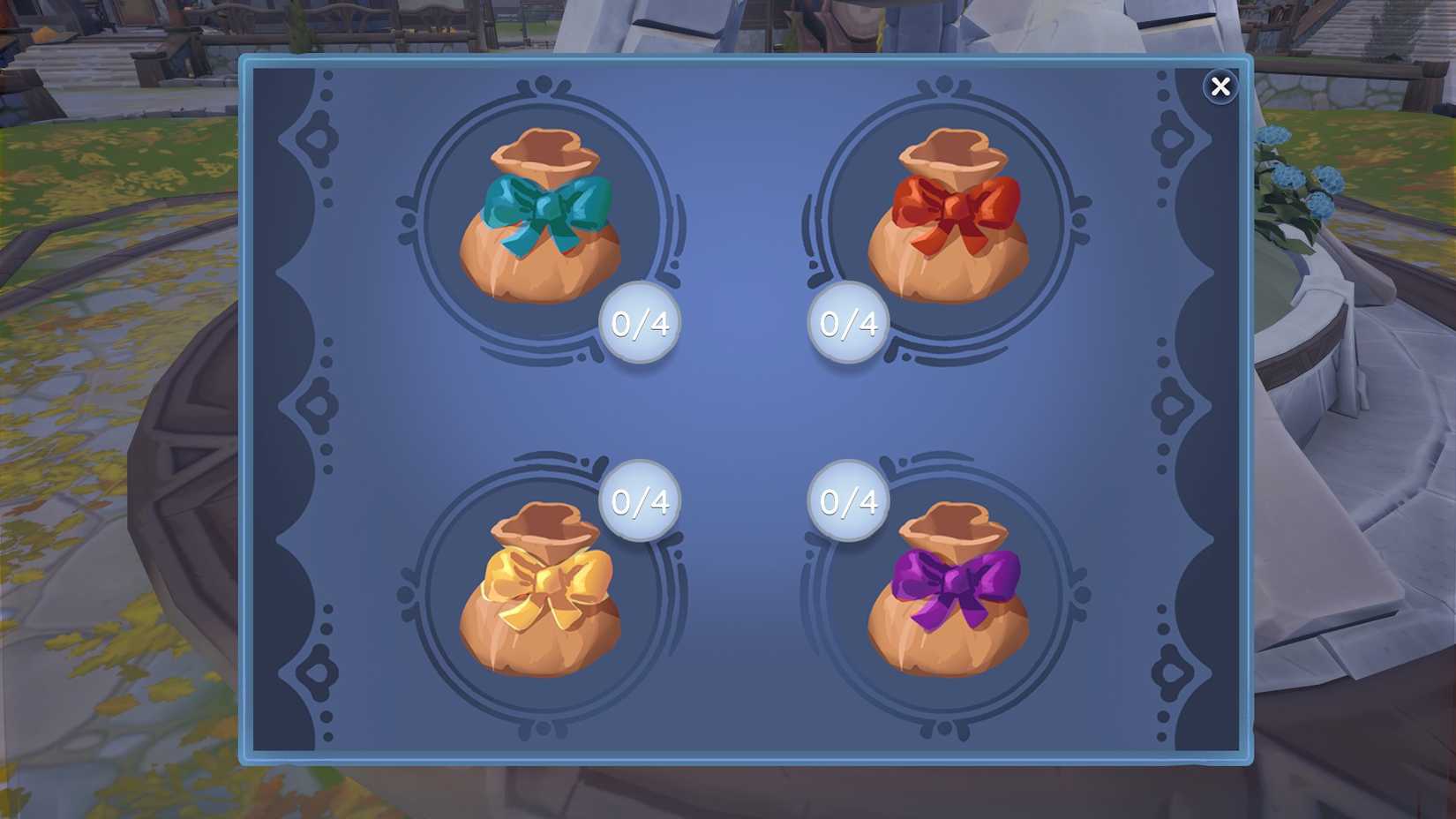Select the red-ribbon gift bag

click(x=949, y=216)
